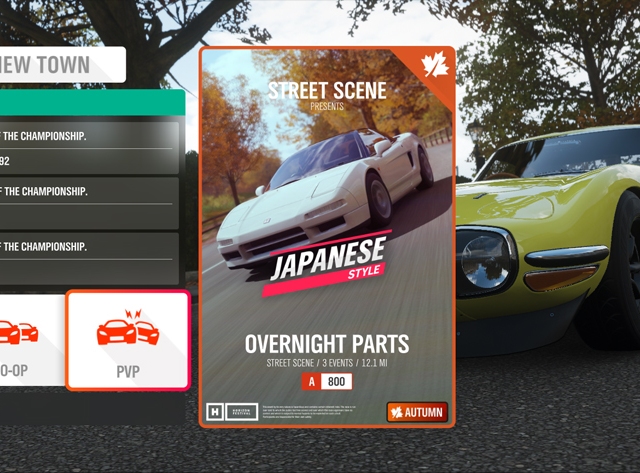
Task: Open the Overnight Parts championship card
Action: point(327,237)
